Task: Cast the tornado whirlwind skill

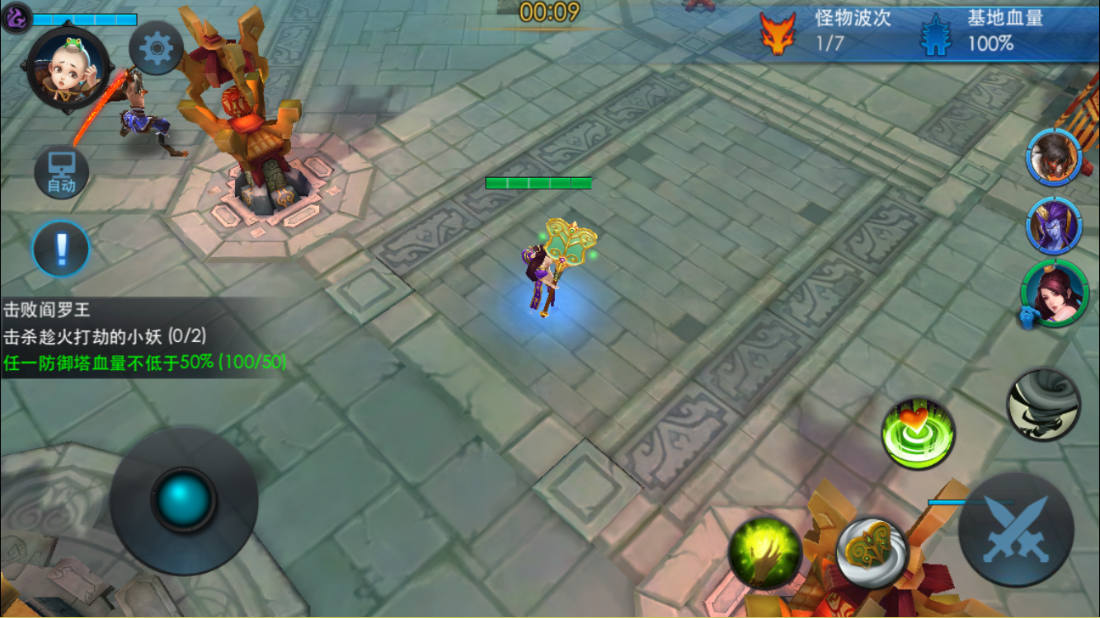Action: coord(1043,404)
